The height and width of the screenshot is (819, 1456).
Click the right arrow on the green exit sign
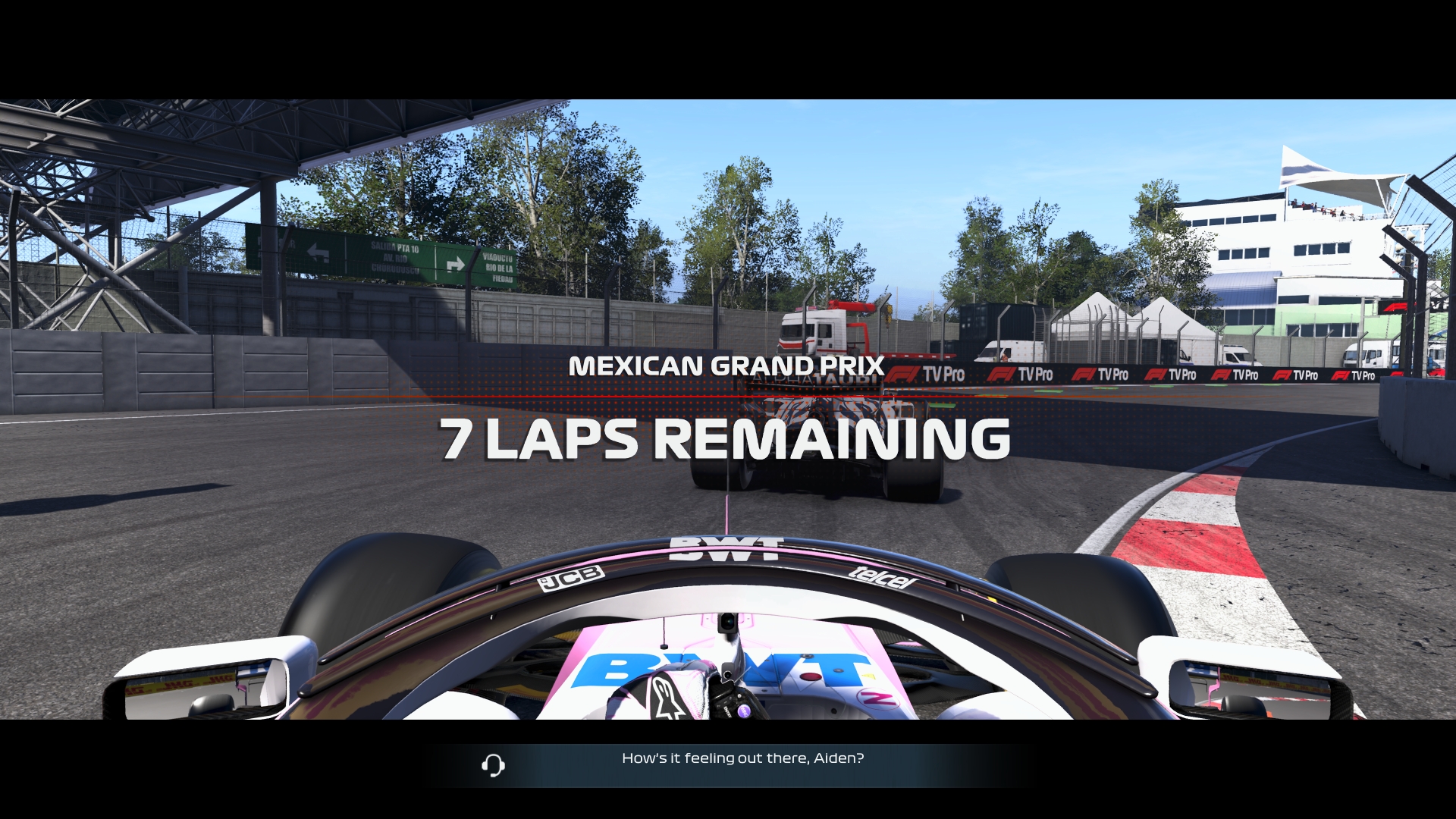(x=456, y=263)
